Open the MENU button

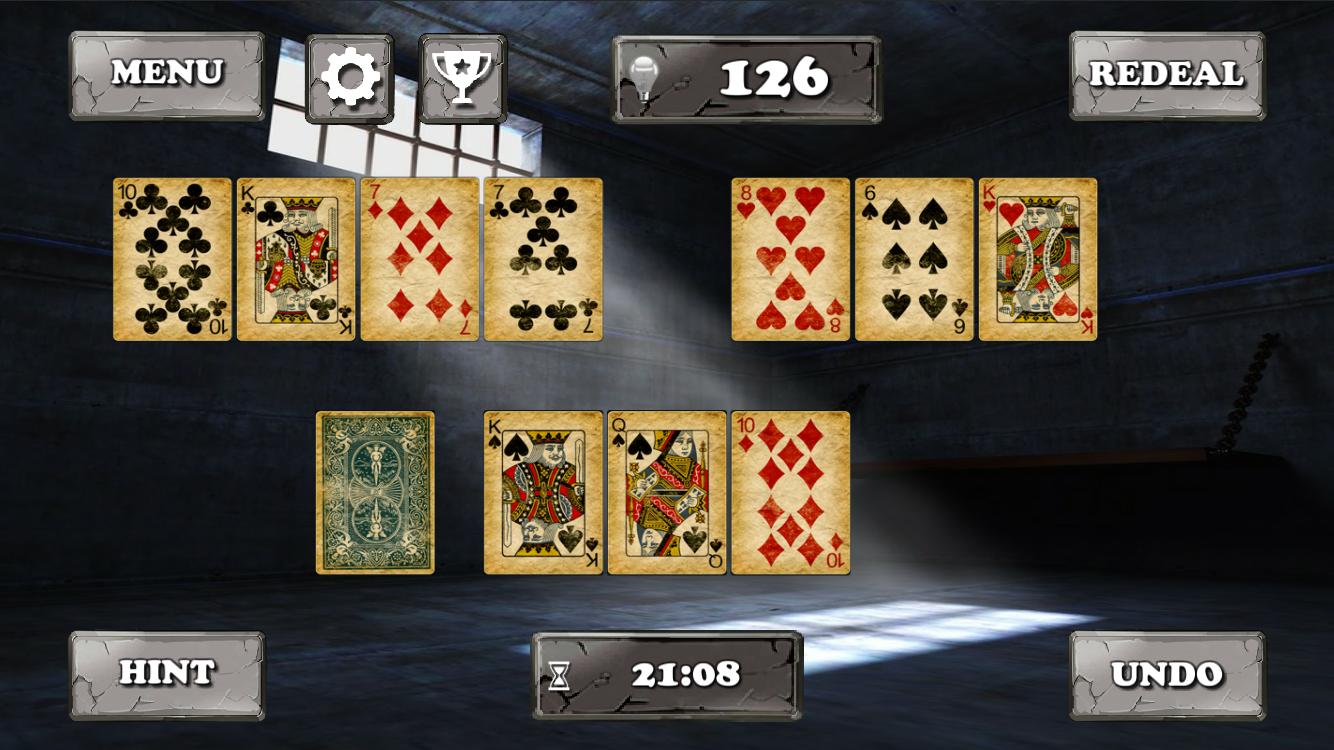pos(167,73)
